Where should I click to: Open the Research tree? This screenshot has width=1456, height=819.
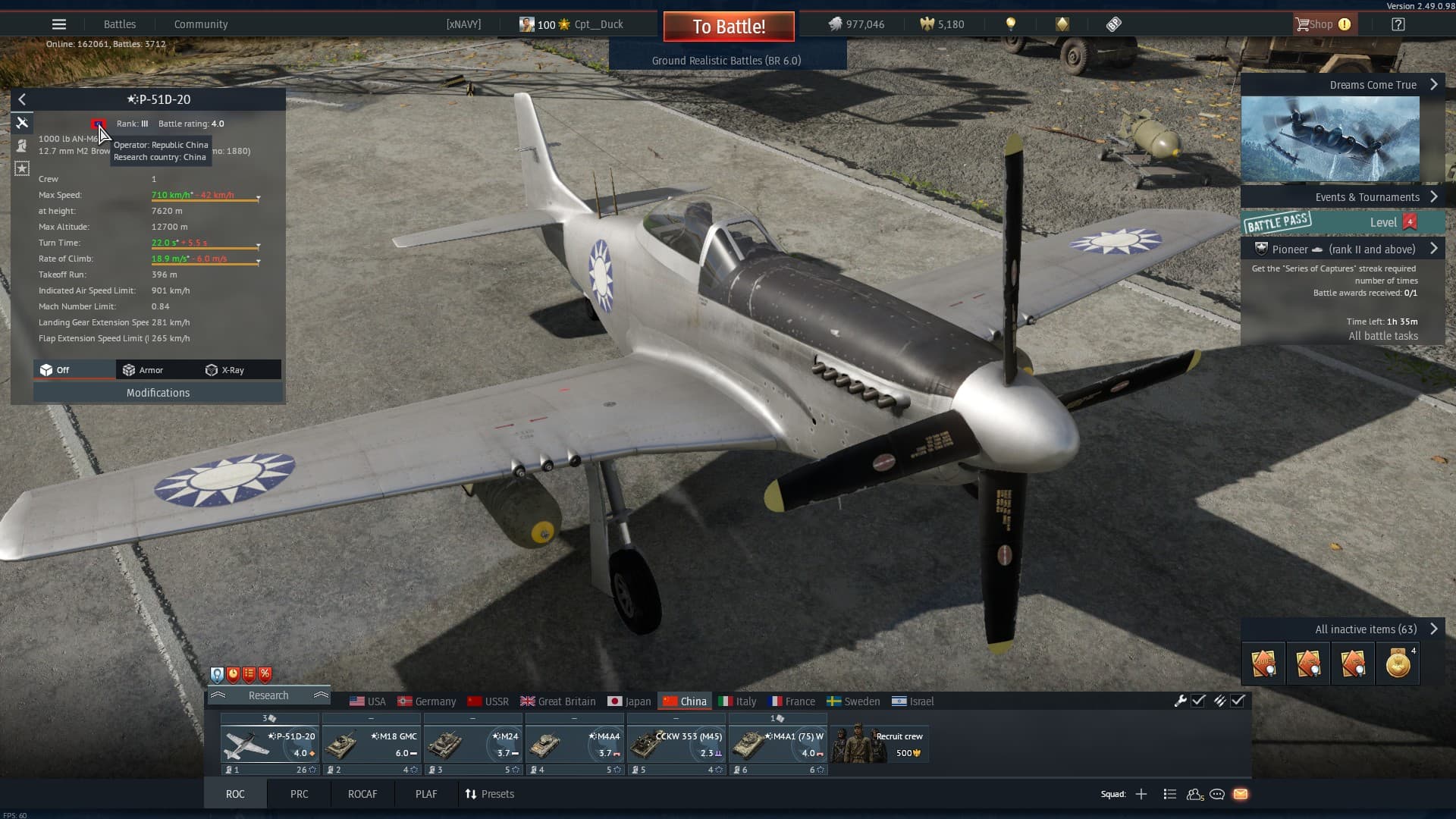point(268,695)
